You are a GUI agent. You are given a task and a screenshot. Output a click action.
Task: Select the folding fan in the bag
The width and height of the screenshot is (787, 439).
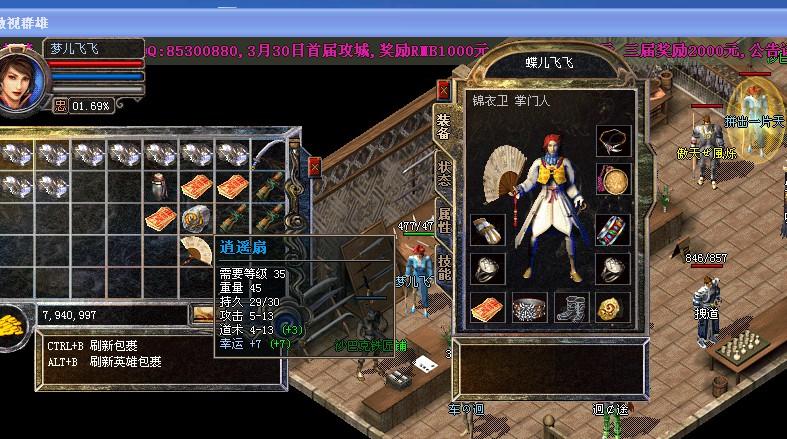(196, 250)
